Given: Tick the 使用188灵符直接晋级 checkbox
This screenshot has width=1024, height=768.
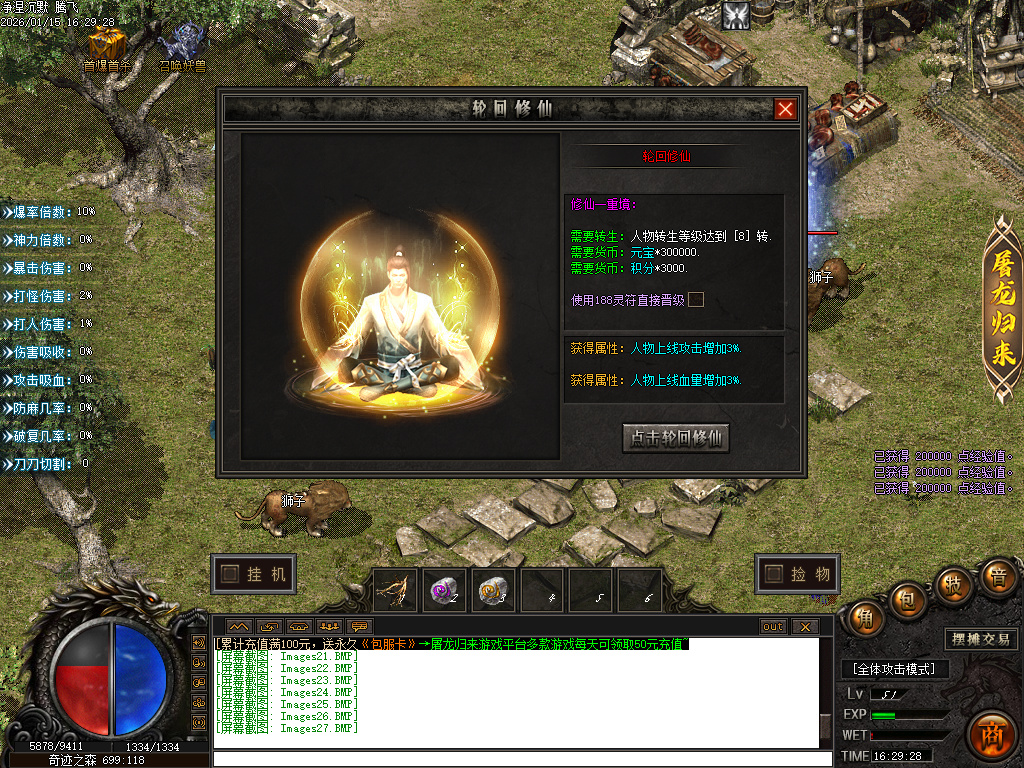Looking at the screenshot, I should coord(696,299).
